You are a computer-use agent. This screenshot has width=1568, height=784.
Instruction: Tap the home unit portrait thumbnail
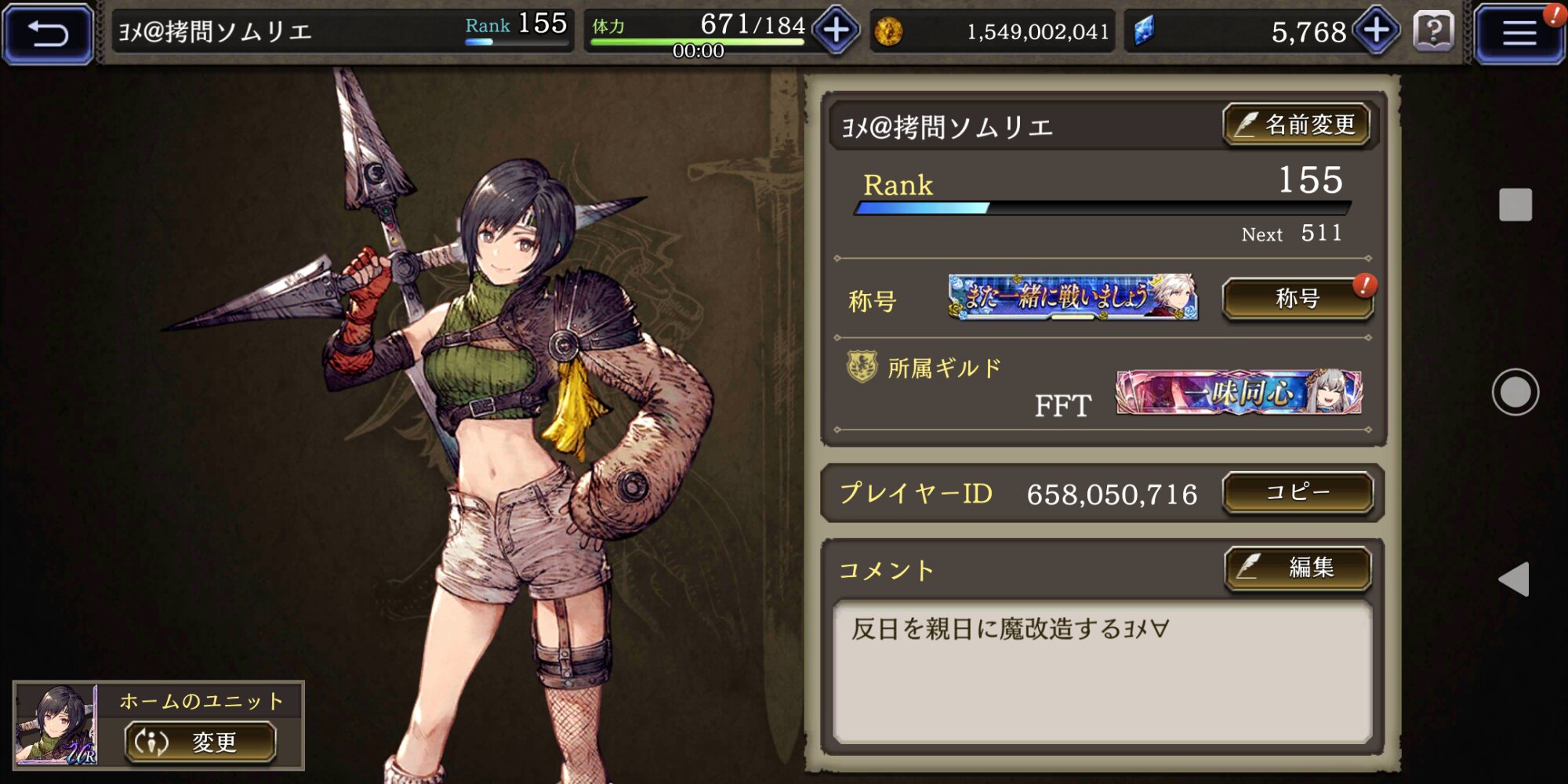pos(56,724)
